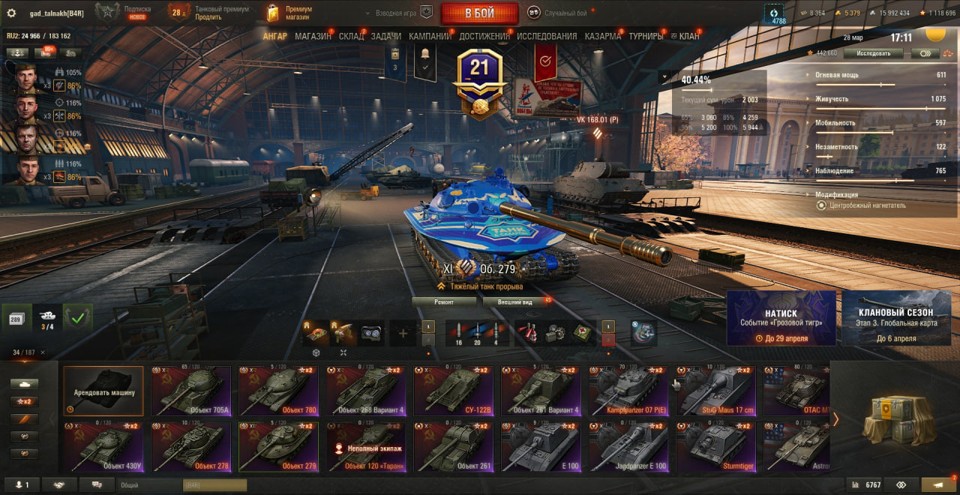Viewport: 960px width, 495px height.
Task: Show the ТУРНИРЫ tab
Action: pos(648,36)
